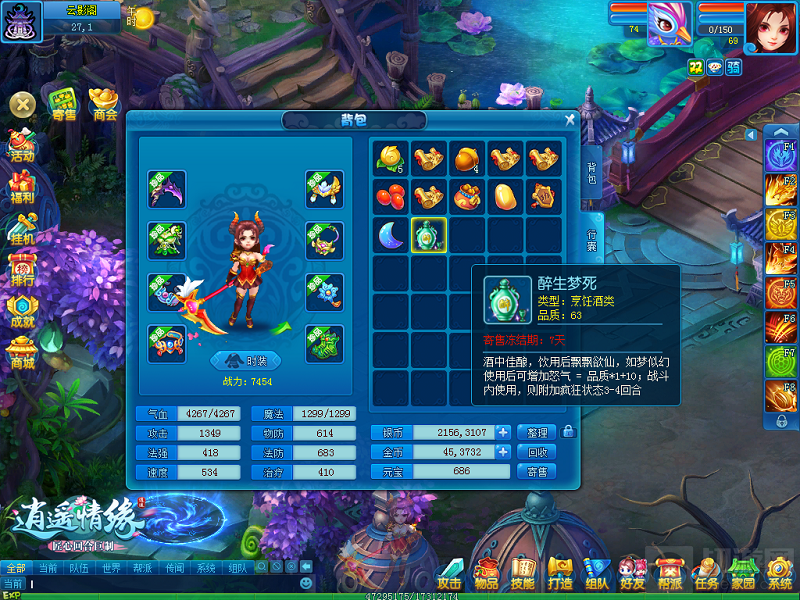Viewport: 800px width, 600px height.
Task: Close the 背包 inventory window
Action: 570,120
